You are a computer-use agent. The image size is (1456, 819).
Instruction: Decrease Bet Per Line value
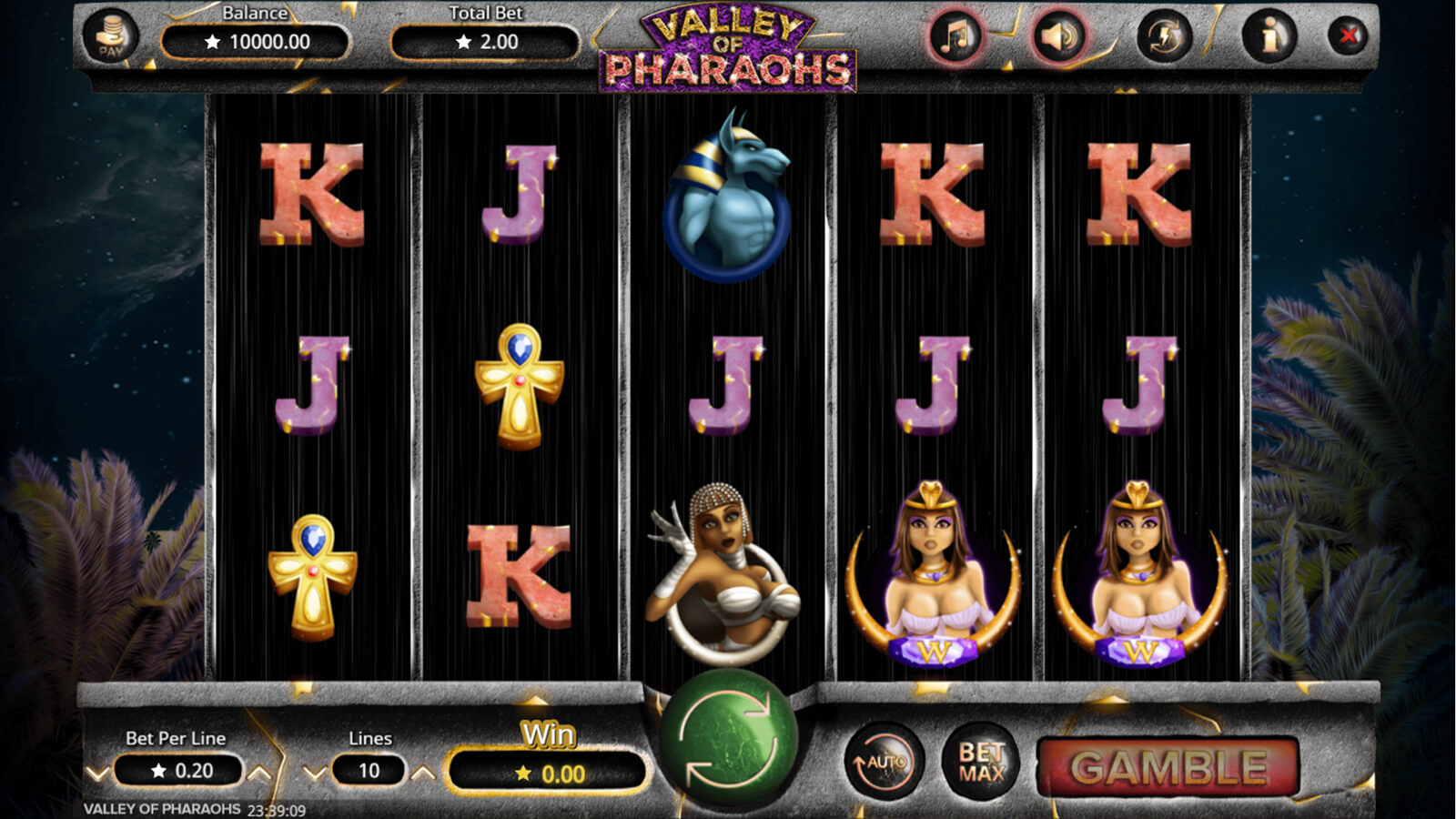coord(97,773)
